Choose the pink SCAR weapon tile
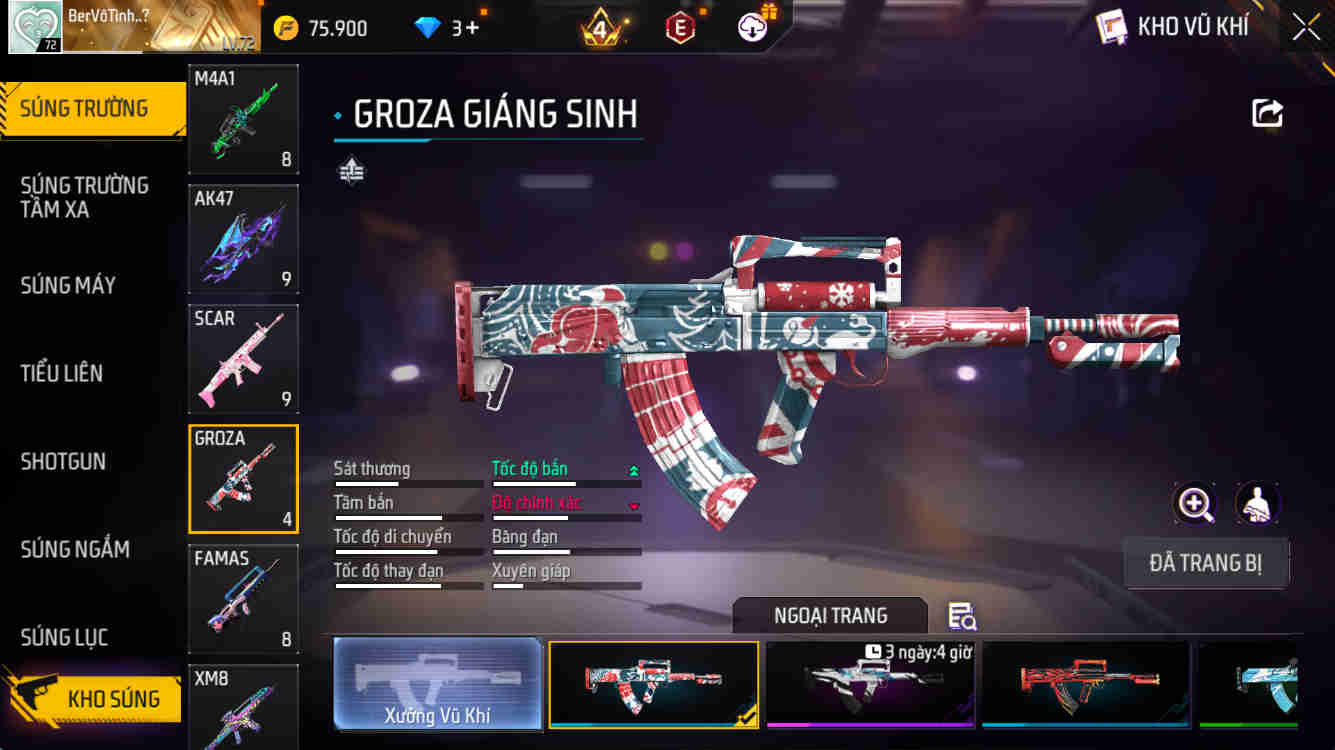The image size is (1335, 750). 243,360
